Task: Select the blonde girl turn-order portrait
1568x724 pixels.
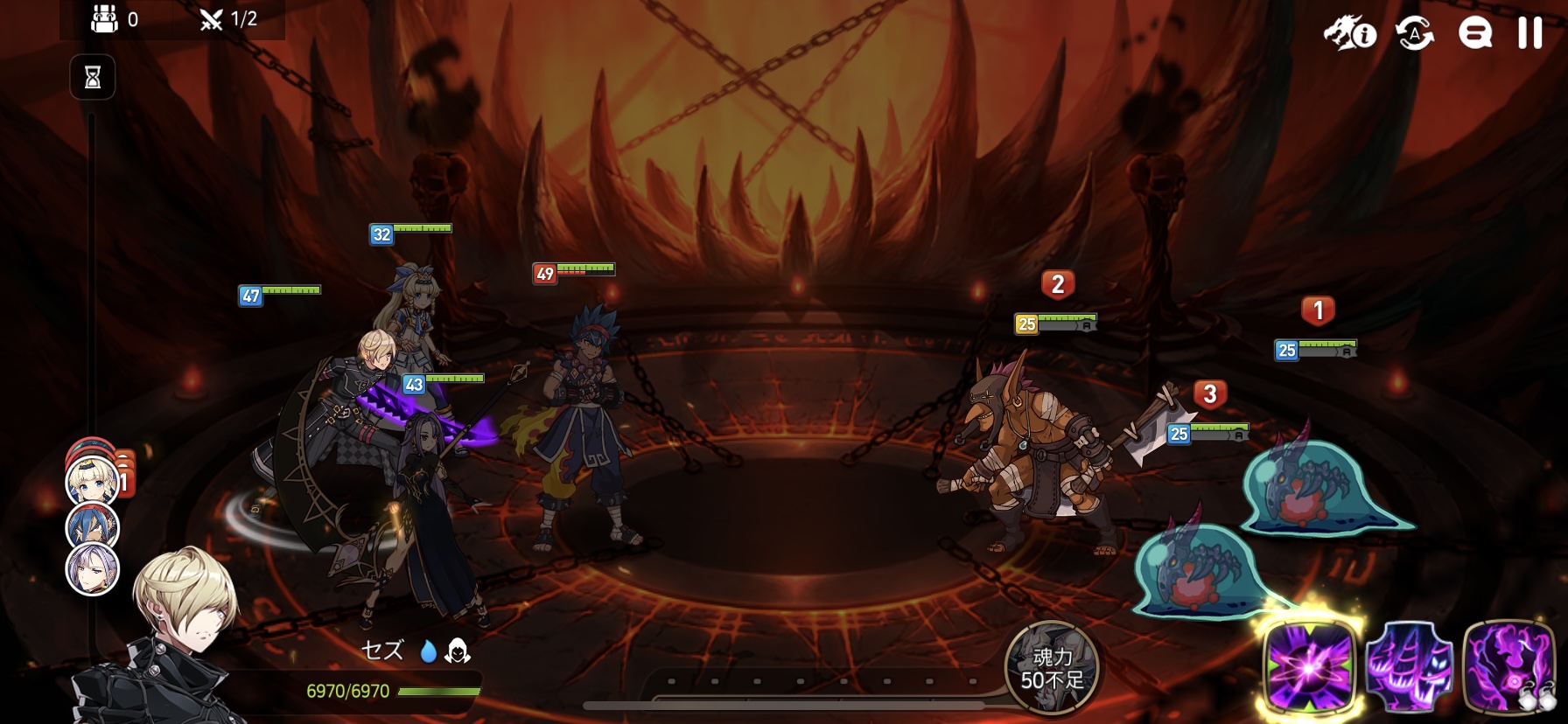Action: pyautogui.click(x=93, y=482)
